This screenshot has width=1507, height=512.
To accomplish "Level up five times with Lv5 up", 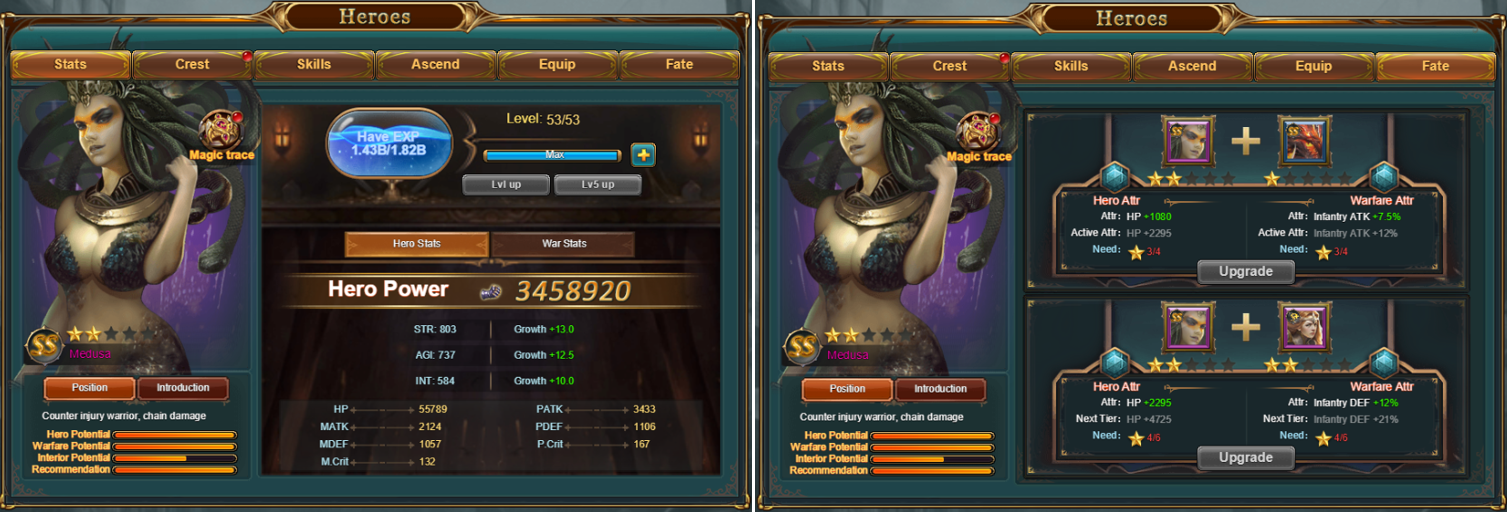I will 597,185.
